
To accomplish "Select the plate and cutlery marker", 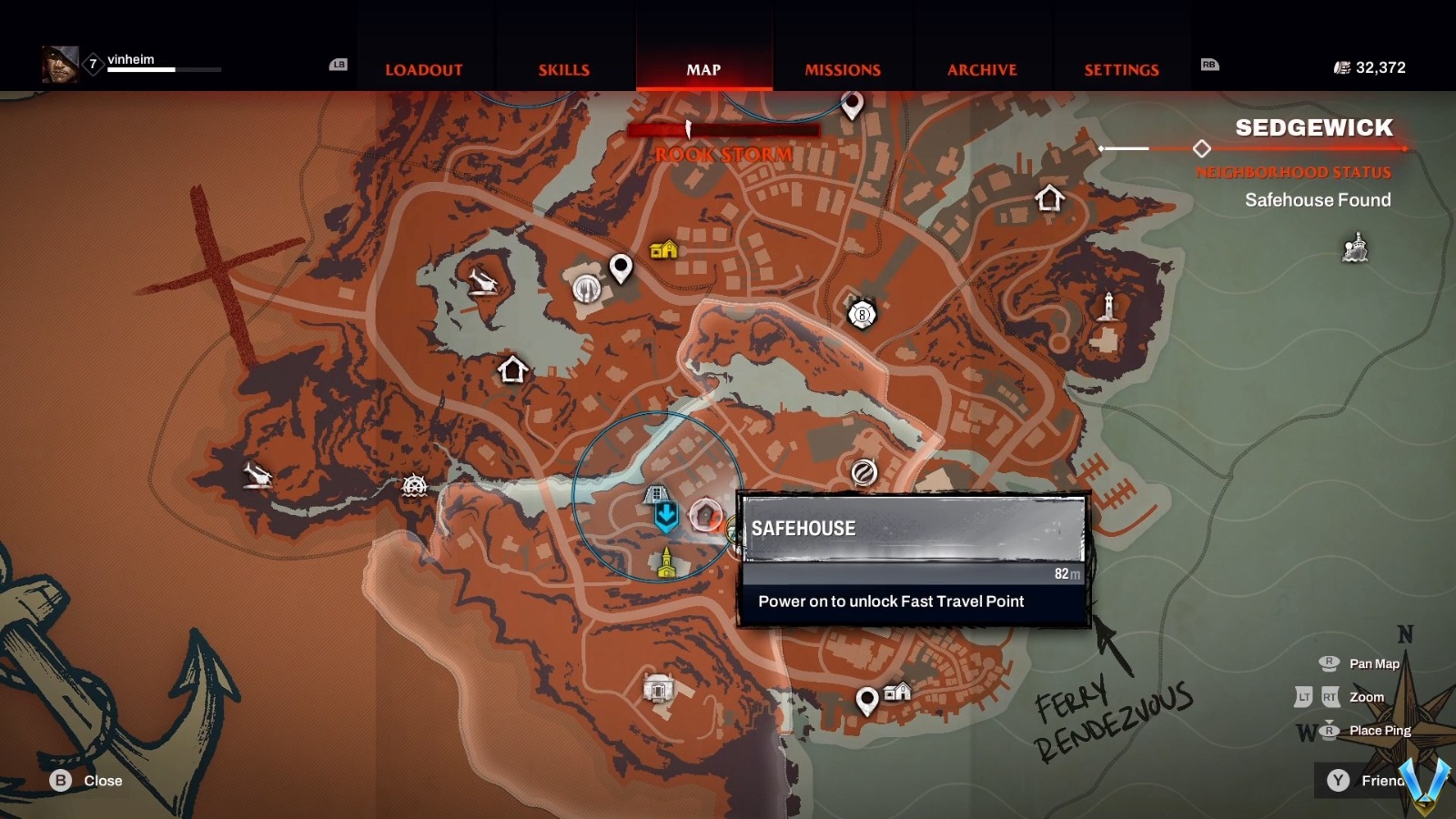I will pyautogui.click(x=587, y=288).
